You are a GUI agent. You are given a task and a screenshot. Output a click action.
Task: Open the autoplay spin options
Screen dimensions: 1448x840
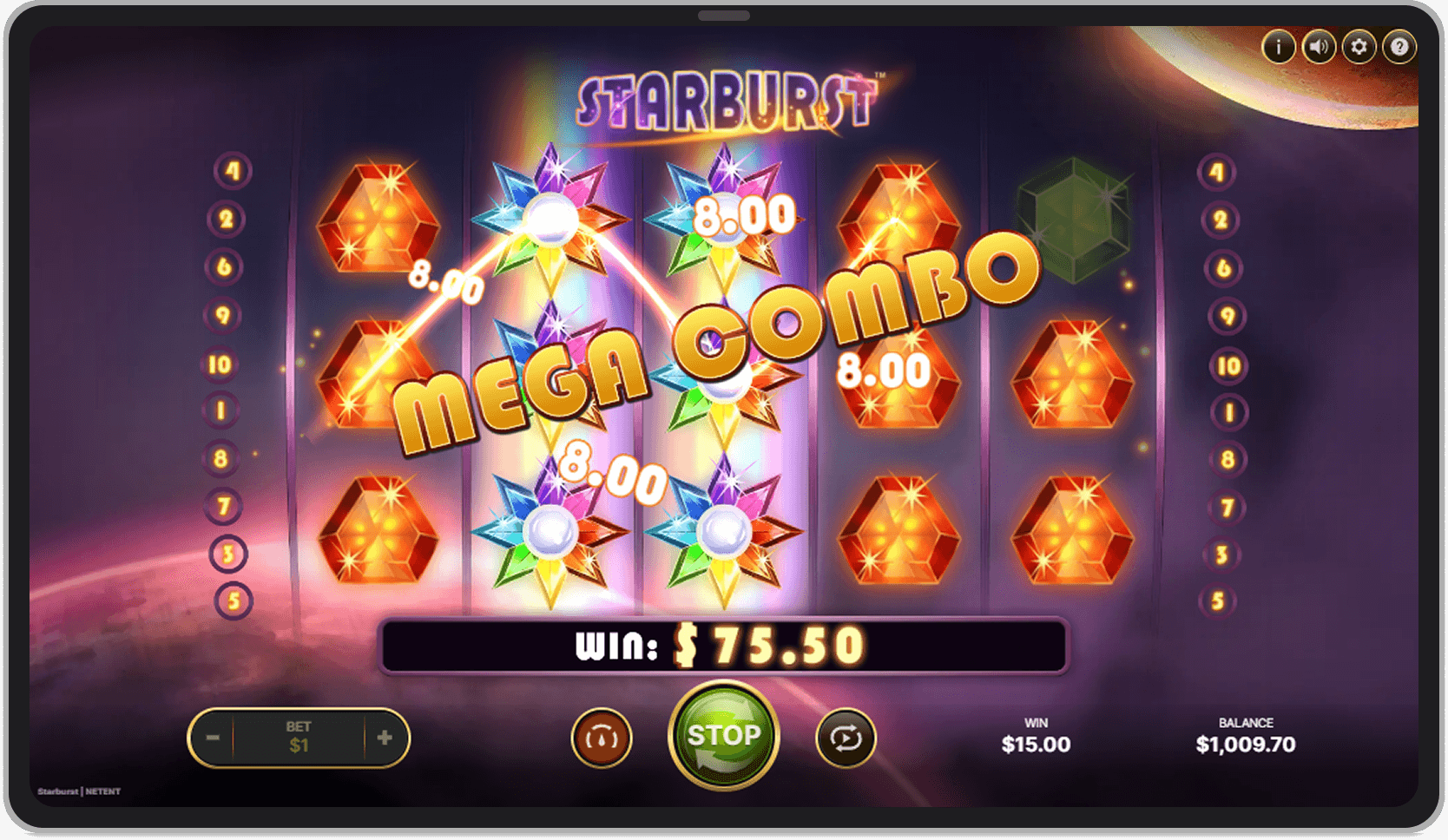point(846,737)
